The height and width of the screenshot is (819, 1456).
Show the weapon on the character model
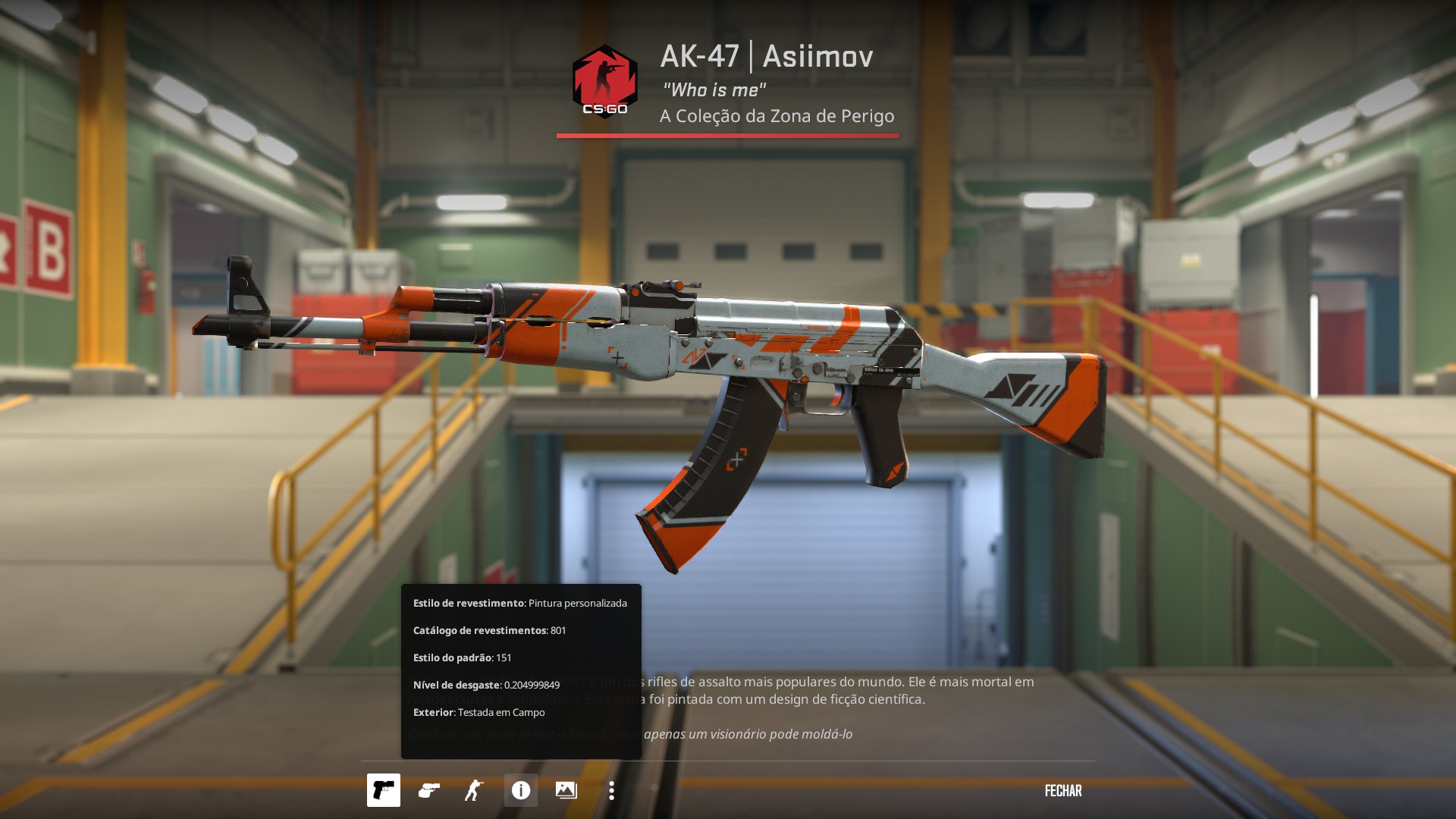(x=474, y=790)
